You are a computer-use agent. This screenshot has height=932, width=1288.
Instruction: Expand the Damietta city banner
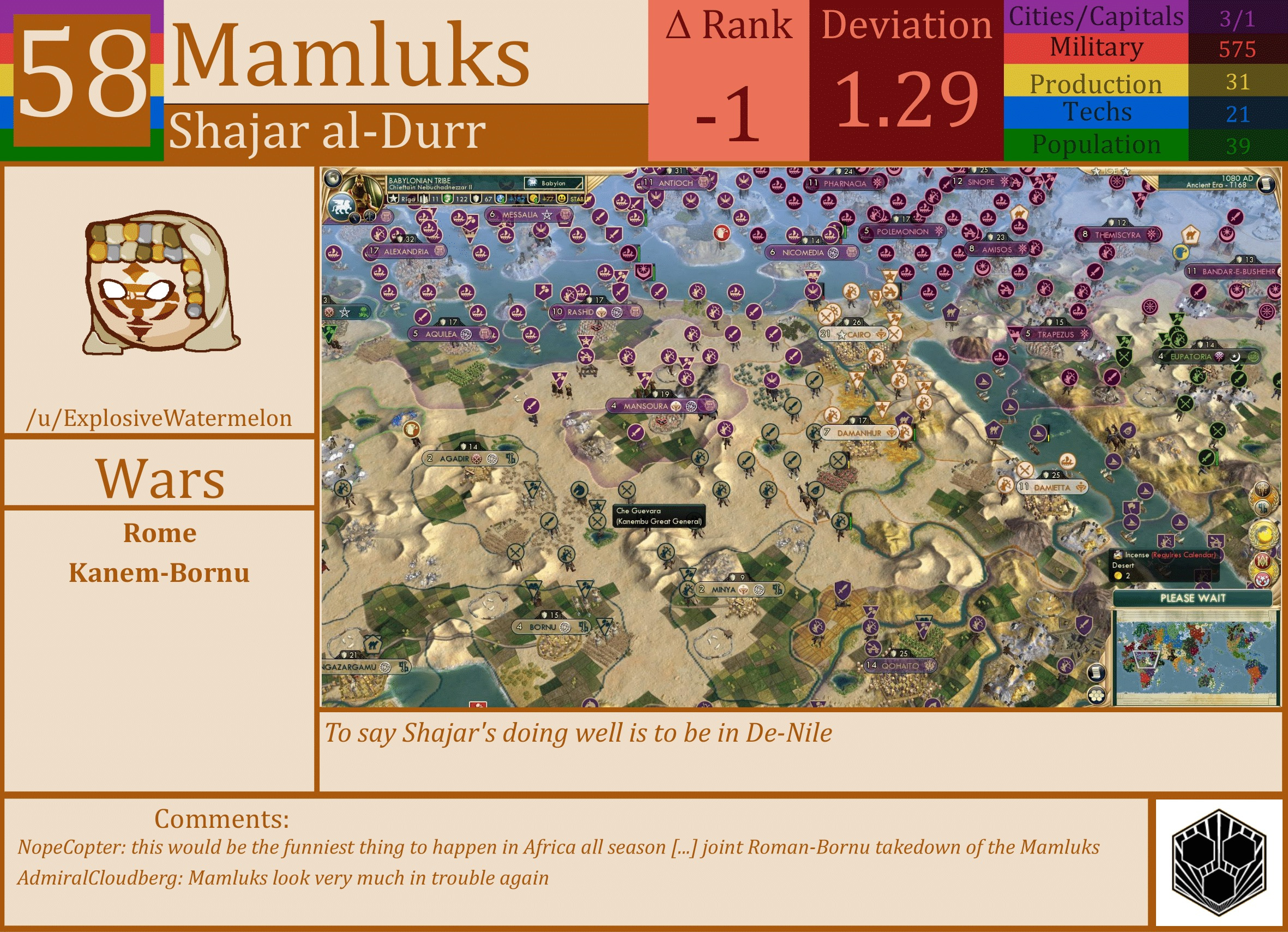(1054, 488)
